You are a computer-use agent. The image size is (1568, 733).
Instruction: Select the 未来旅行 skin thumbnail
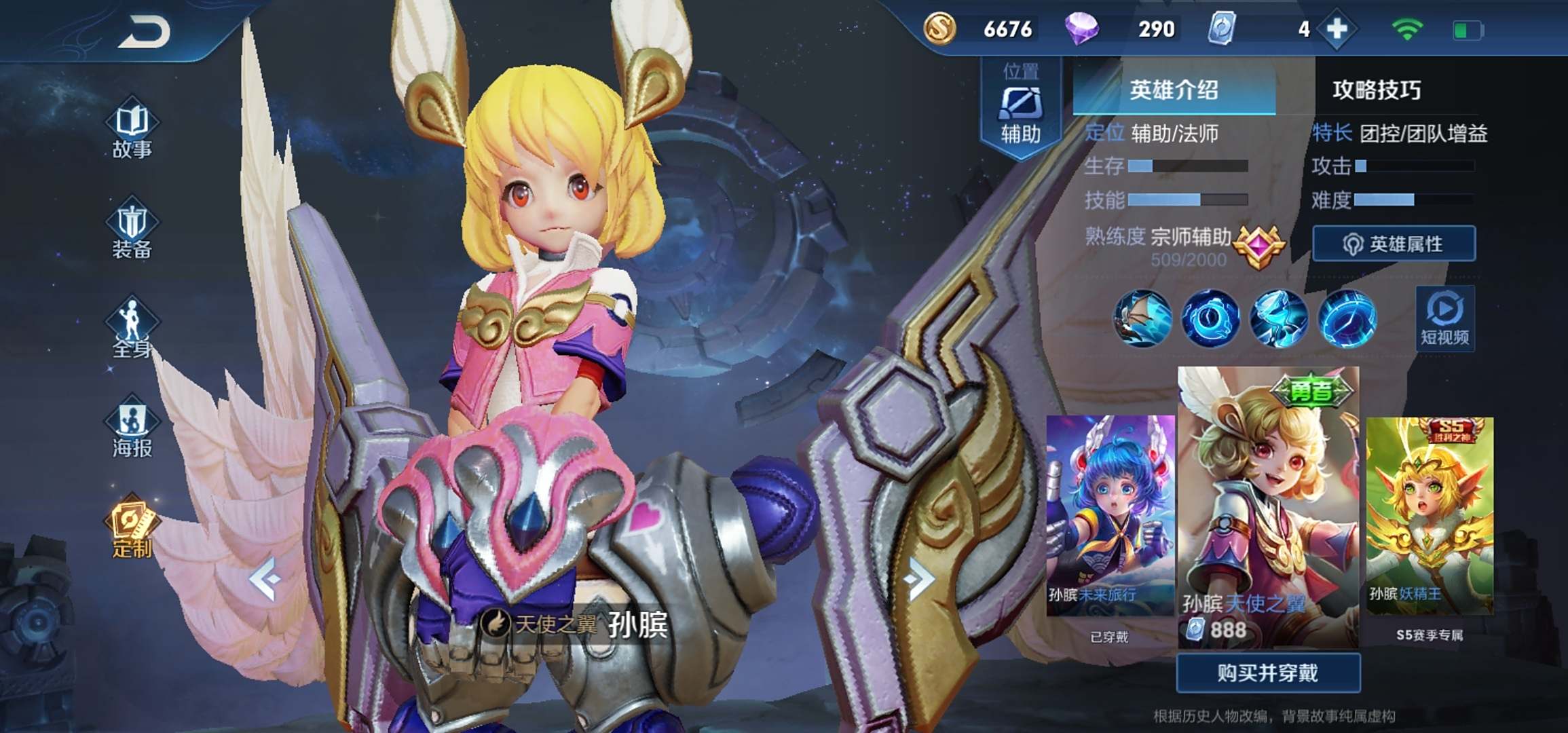1110,514
